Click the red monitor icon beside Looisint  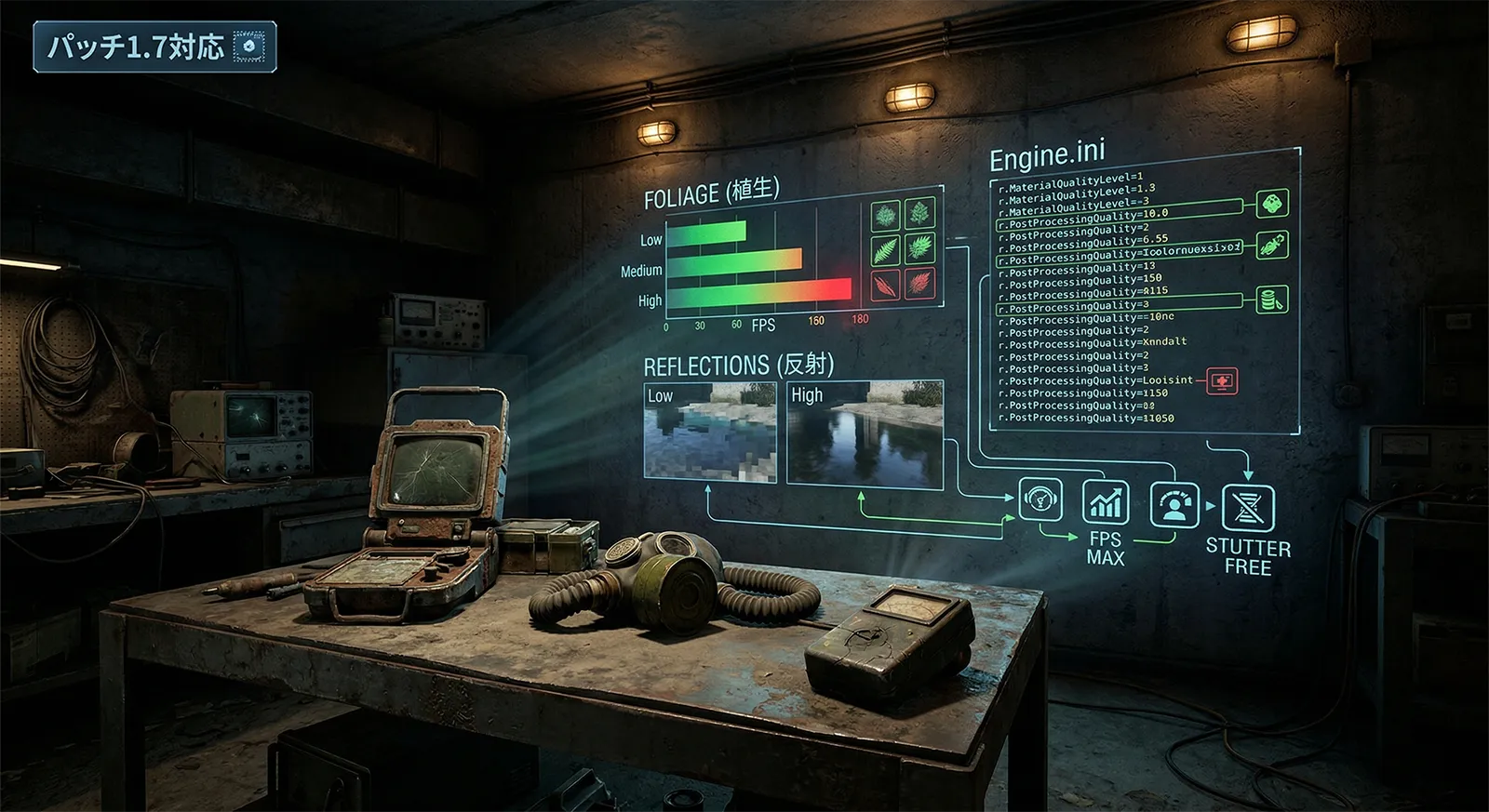(1222, 379)
